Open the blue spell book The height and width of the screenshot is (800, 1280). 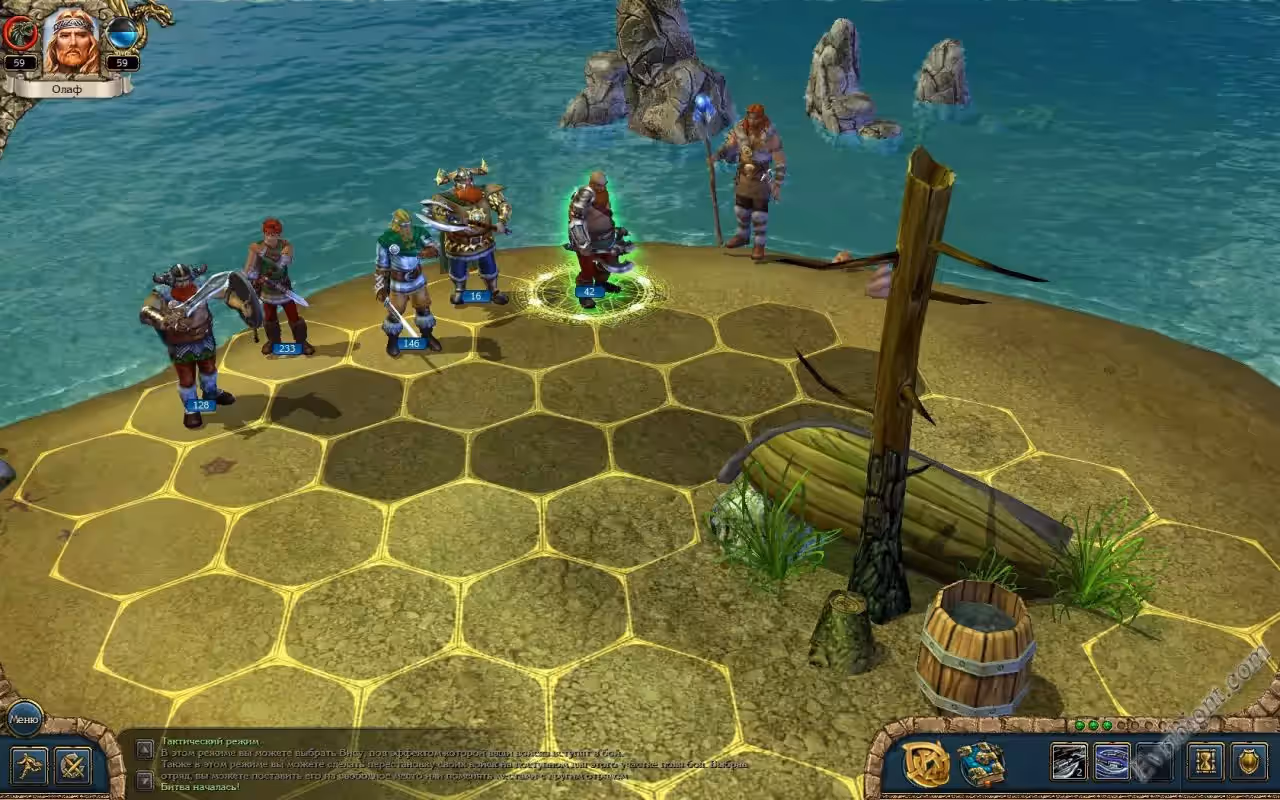pos(982,764)
